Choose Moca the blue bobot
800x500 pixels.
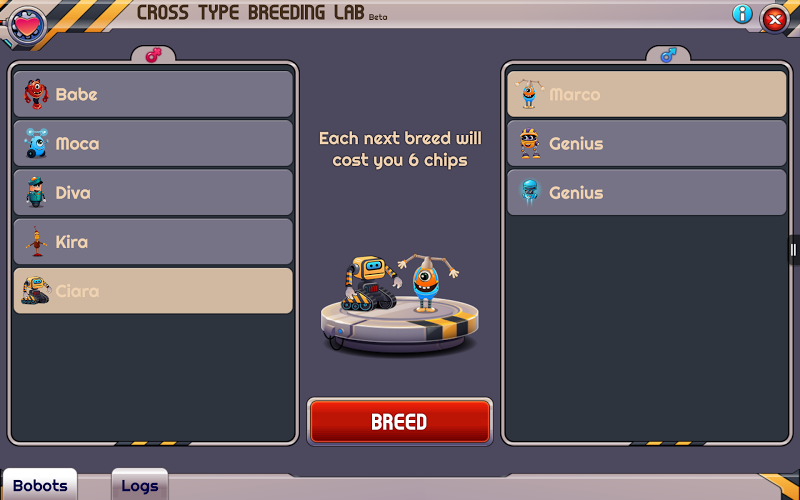point(153,143)
